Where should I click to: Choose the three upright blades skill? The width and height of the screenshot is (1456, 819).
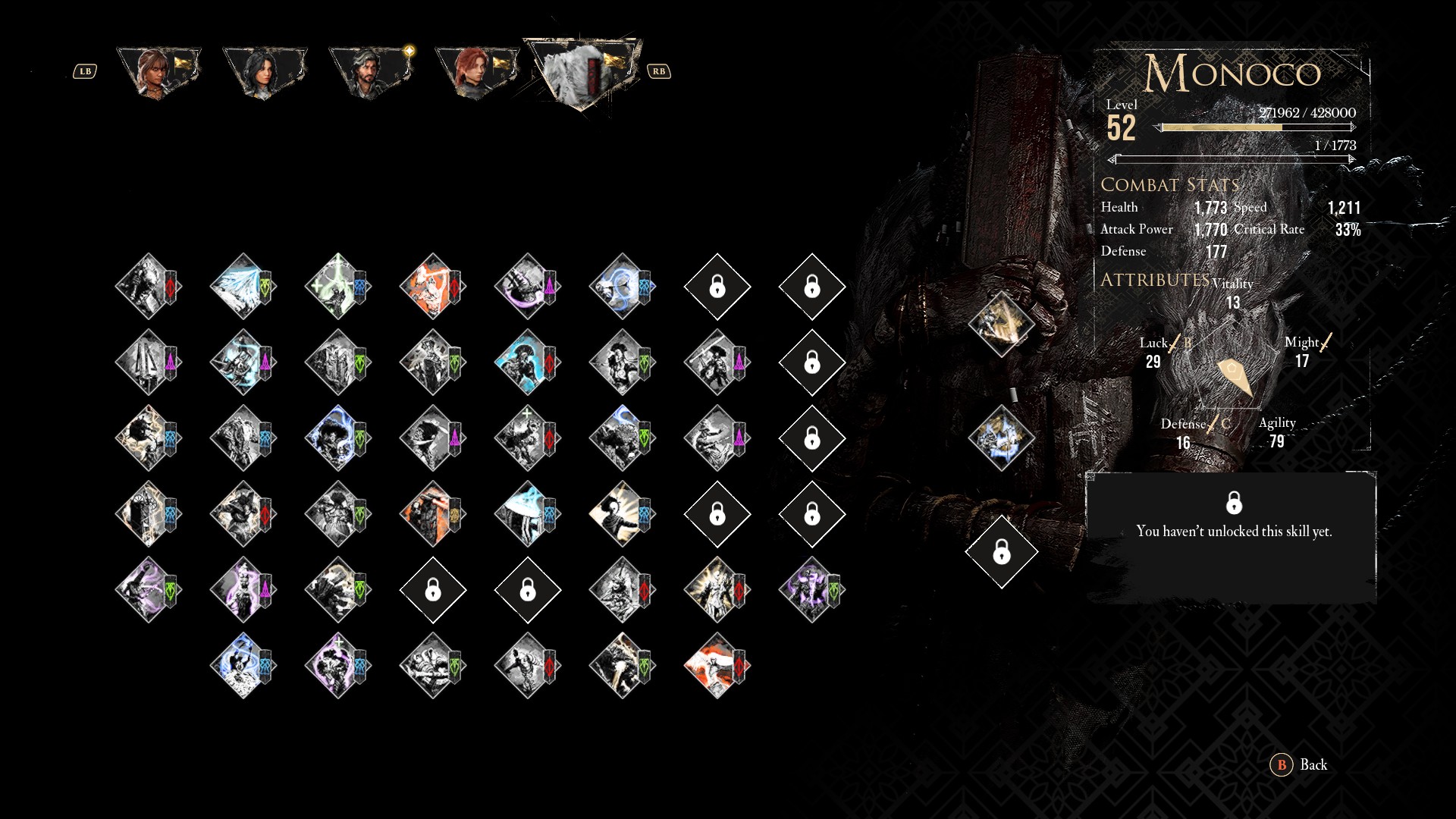[148, 362]
